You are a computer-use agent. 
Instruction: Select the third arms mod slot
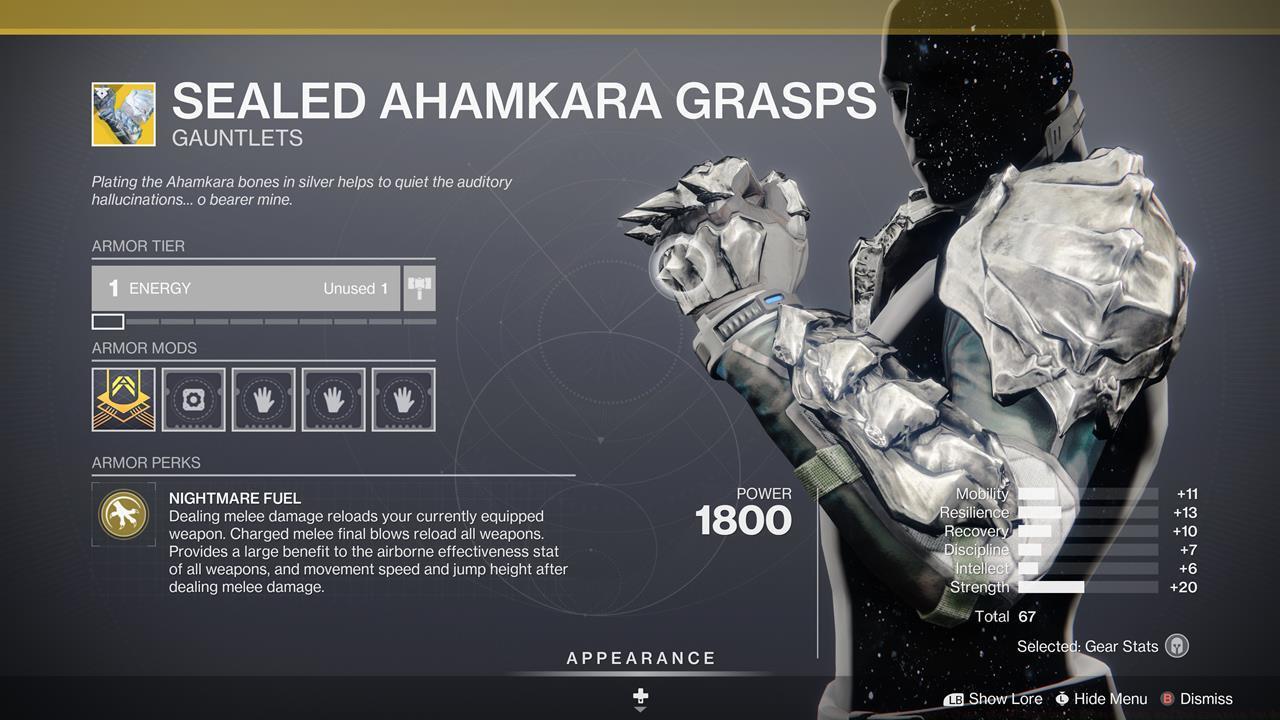[x=404, y=398]
